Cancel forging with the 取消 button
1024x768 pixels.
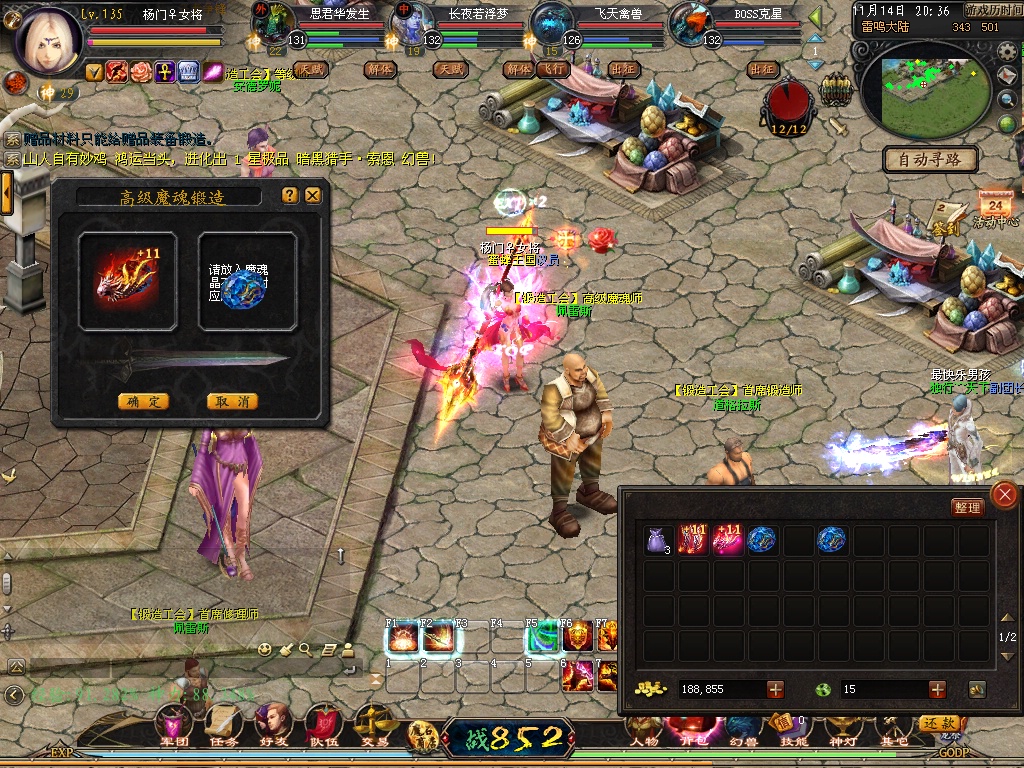(232, 401)
